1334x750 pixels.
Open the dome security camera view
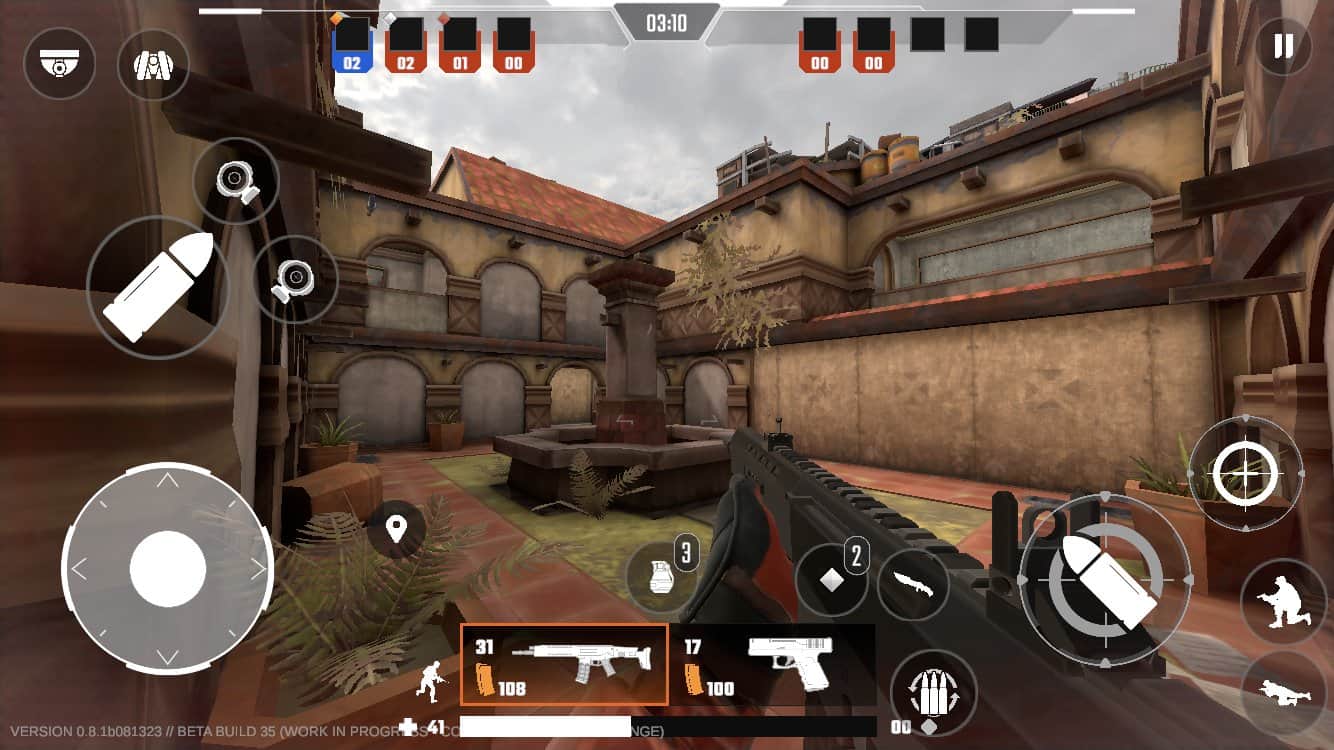point(59,63)
